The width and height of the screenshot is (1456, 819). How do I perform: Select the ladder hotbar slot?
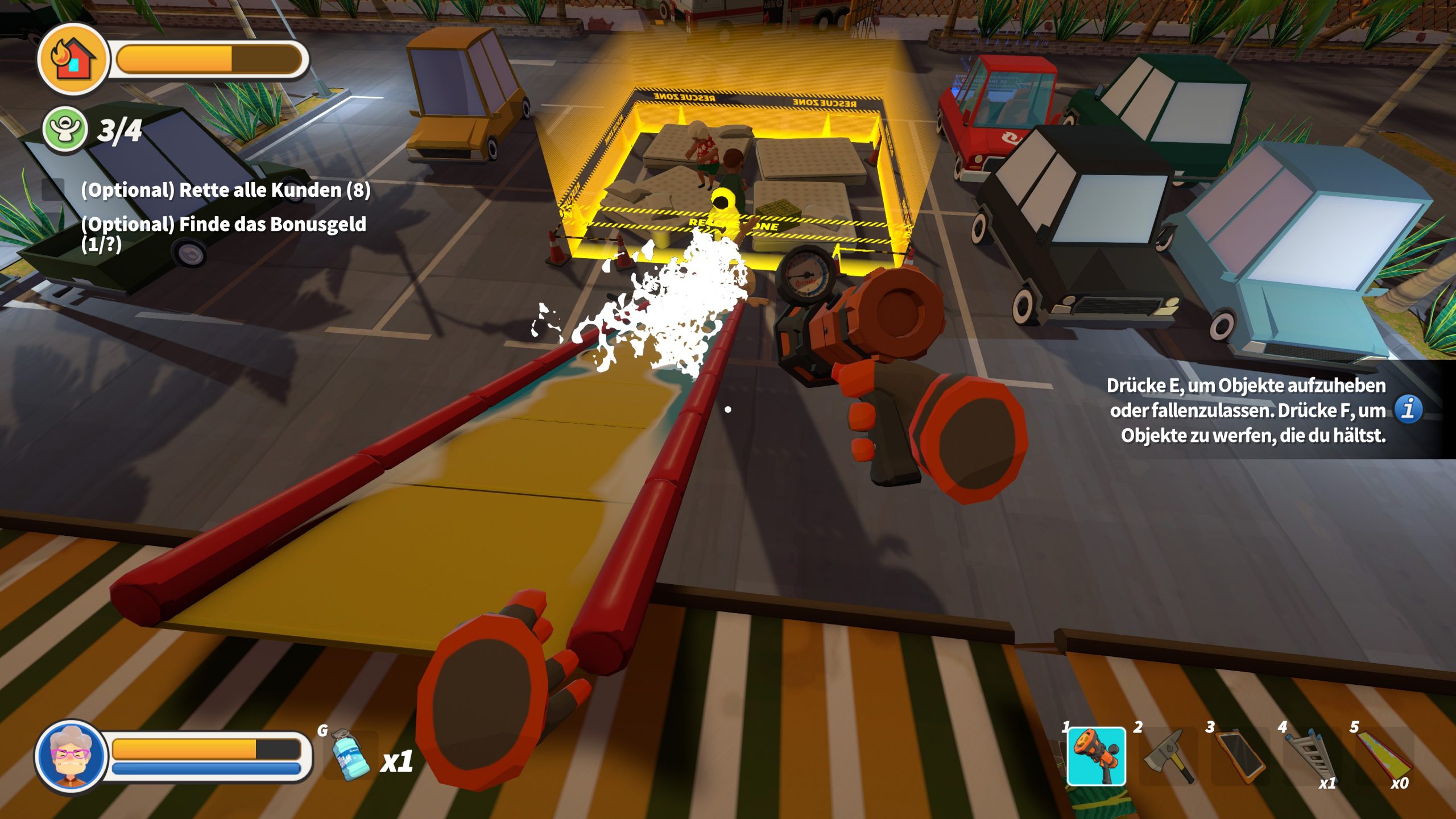(x=1312, y=756)
